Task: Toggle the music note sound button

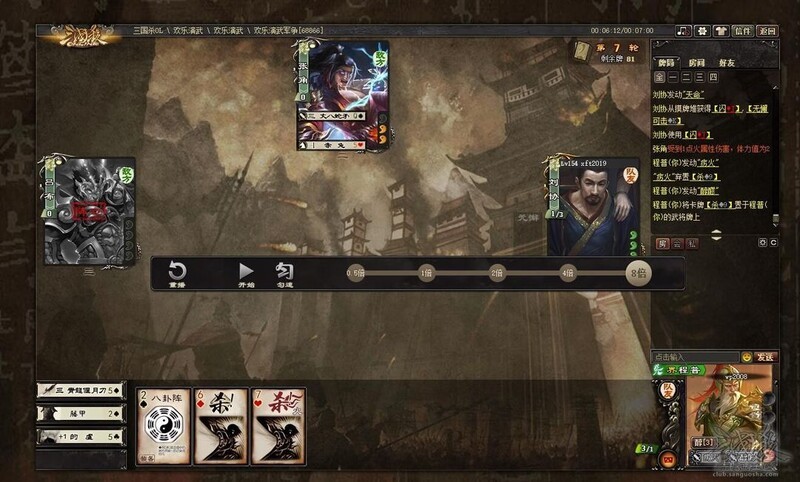Action: click(683, 31)
